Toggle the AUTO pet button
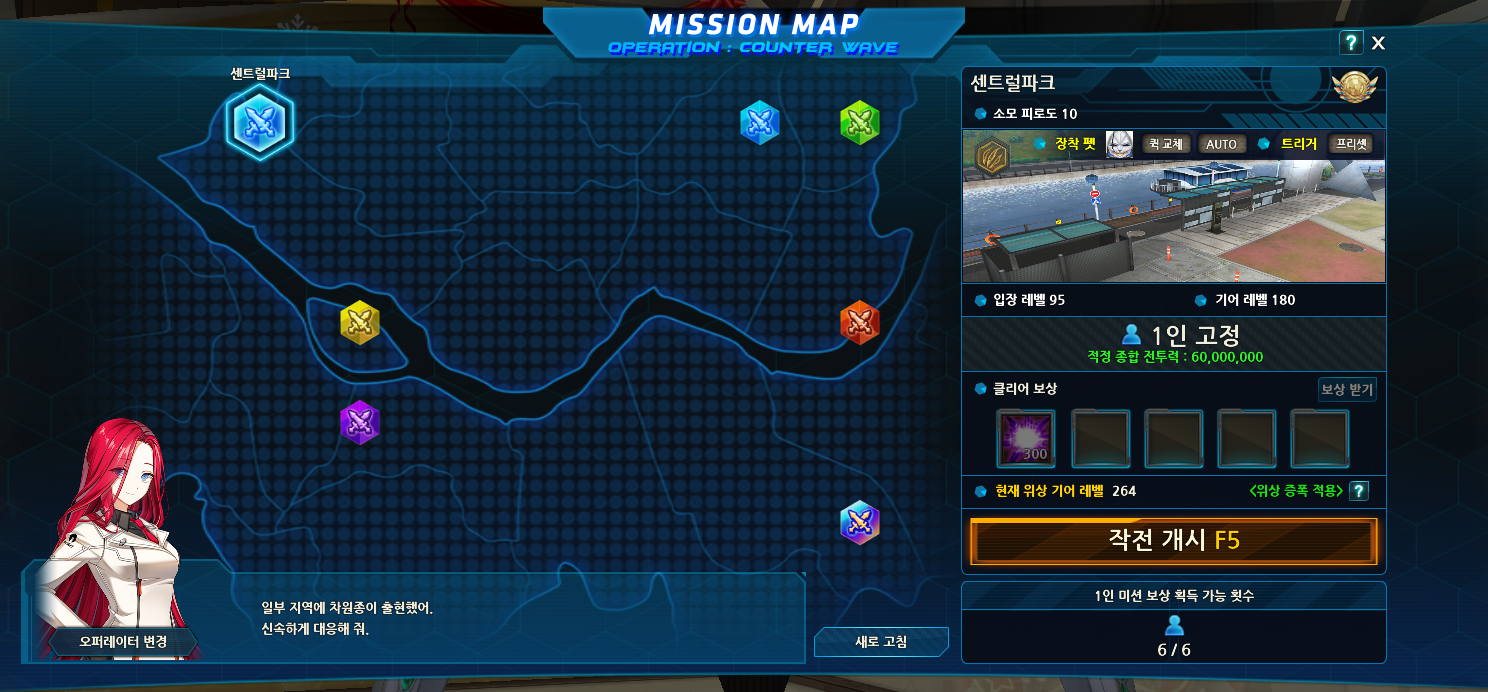Viewport: 1488px width, 692px height. [1221, 144]
